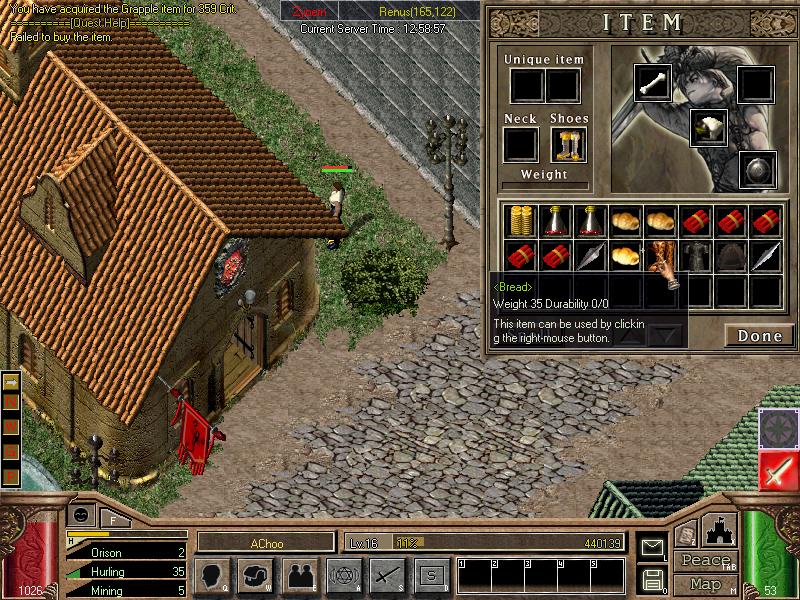Close the Item window with Done
The width and height of the screenshot is (800, 600).
[759, 336]
